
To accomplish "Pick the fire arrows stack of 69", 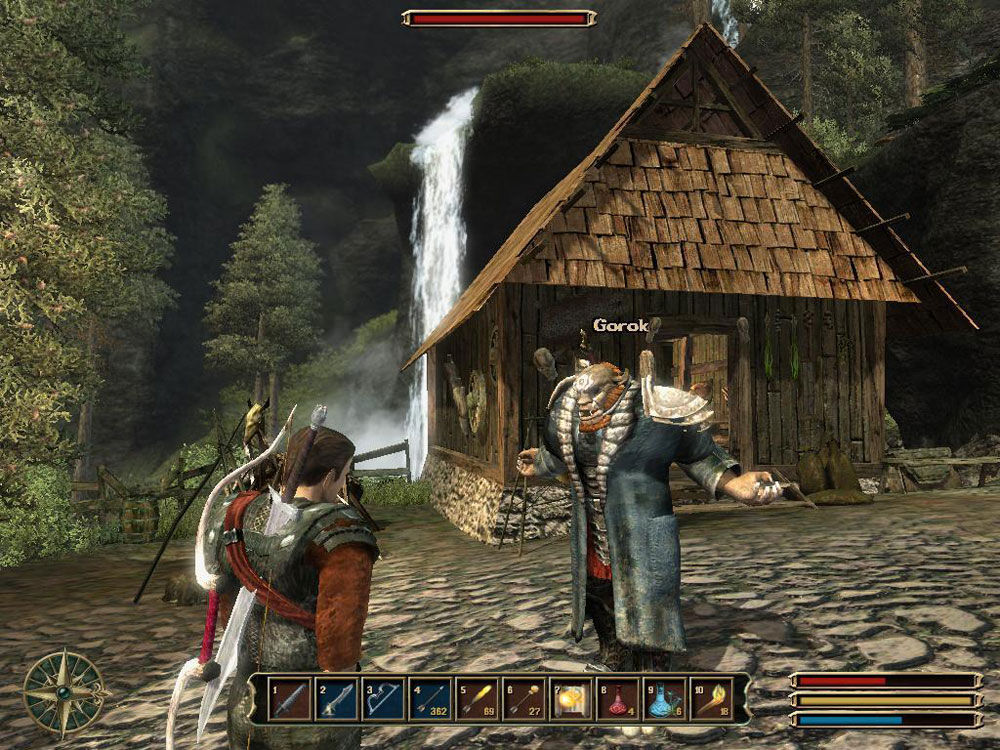I will [478, 699].
